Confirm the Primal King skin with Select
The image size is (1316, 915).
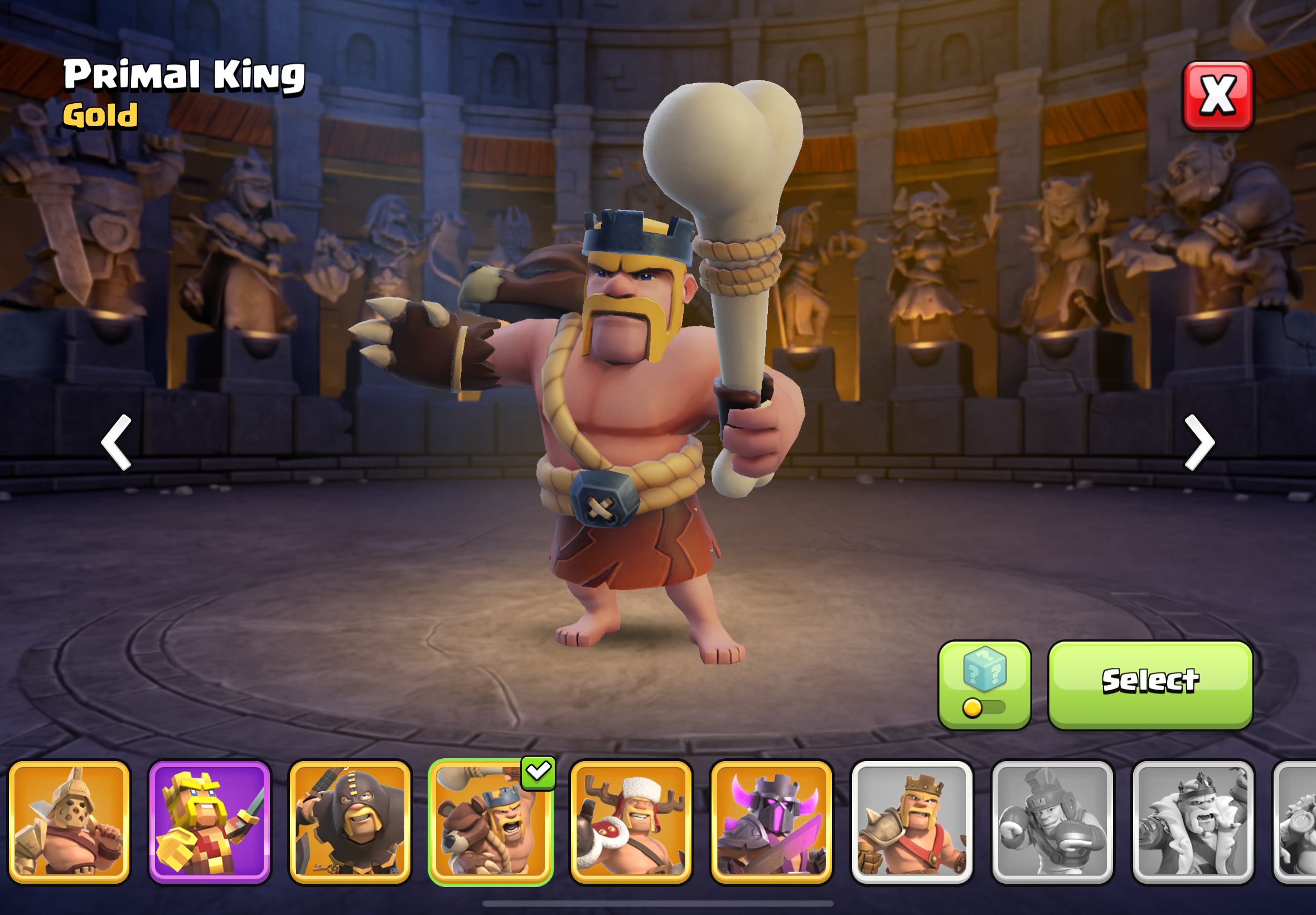tap(1150, 685)
